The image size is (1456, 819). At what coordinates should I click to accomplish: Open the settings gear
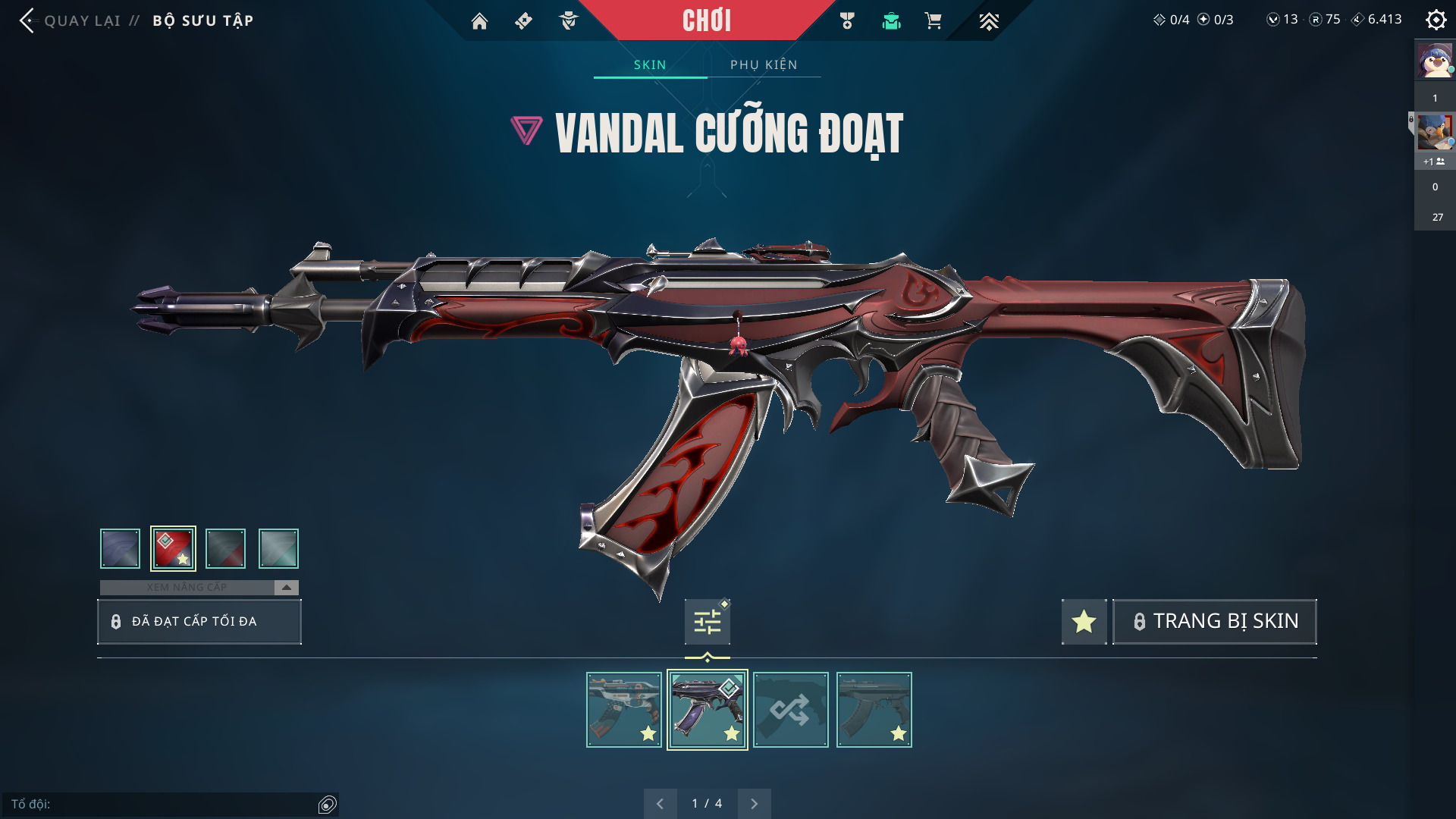click(1436, 20)
